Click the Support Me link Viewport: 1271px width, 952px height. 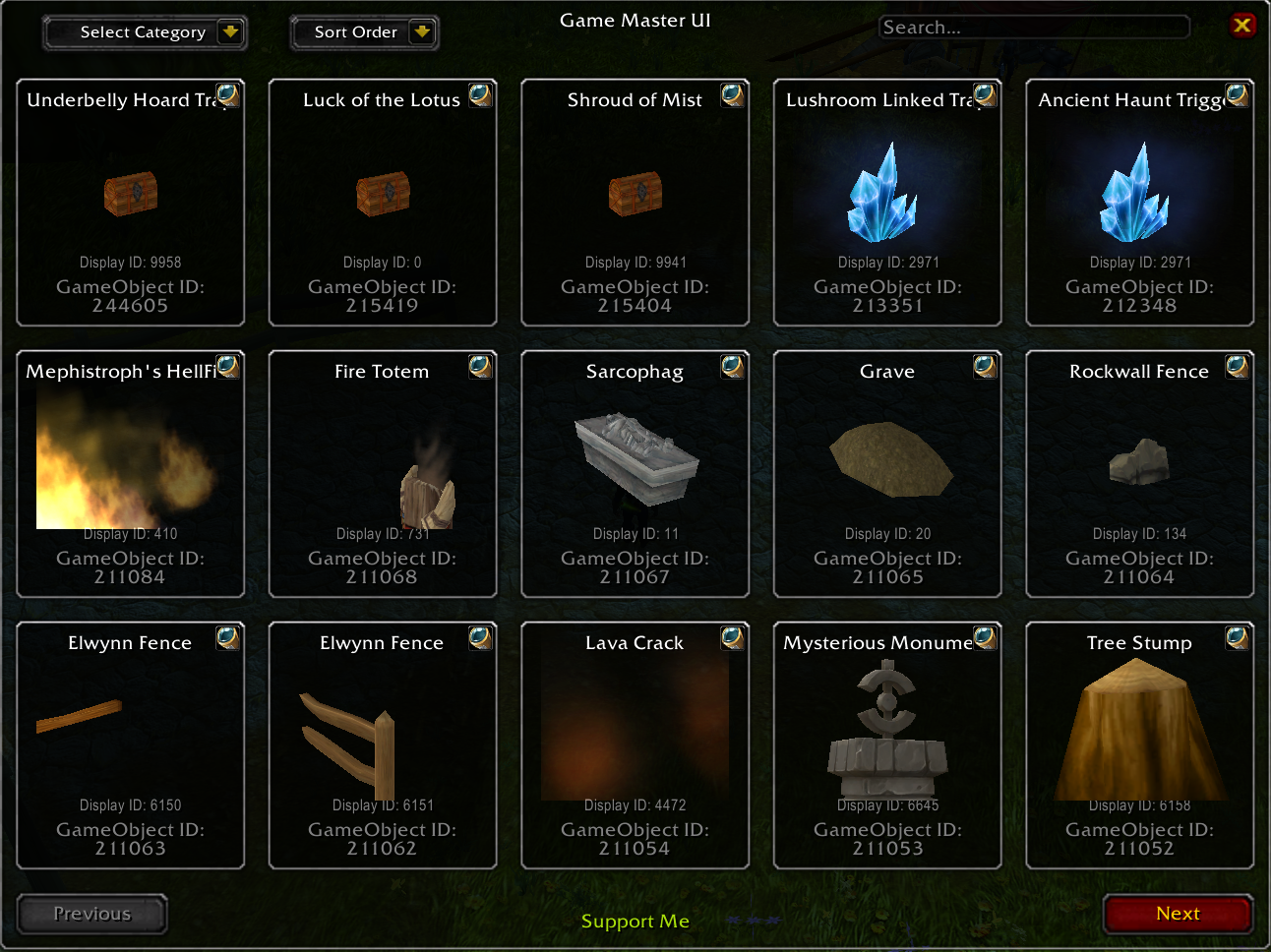click(x=635, y=922)
